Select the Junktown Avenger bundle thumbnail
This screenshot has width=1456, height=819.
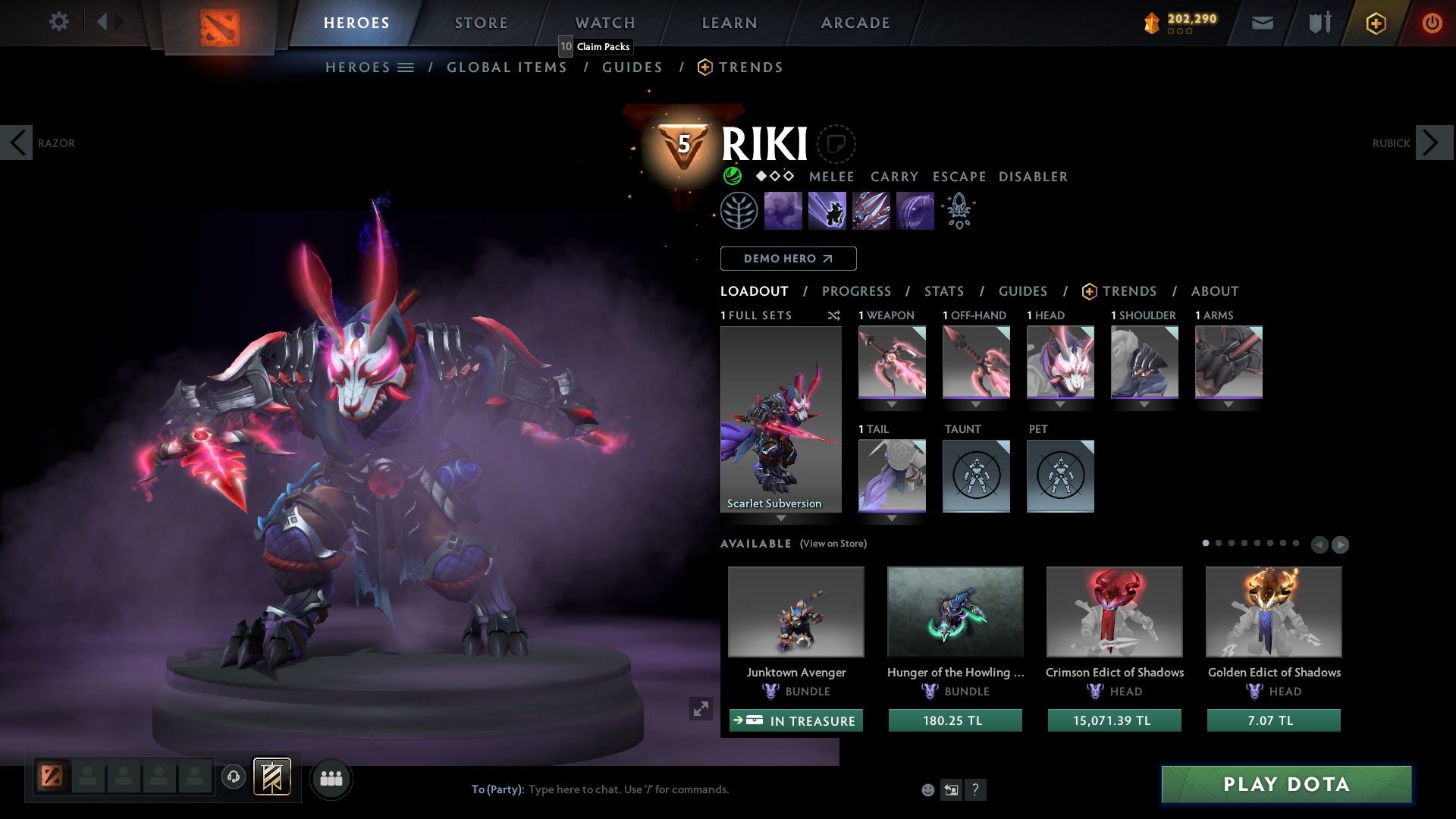pos(795,611)
